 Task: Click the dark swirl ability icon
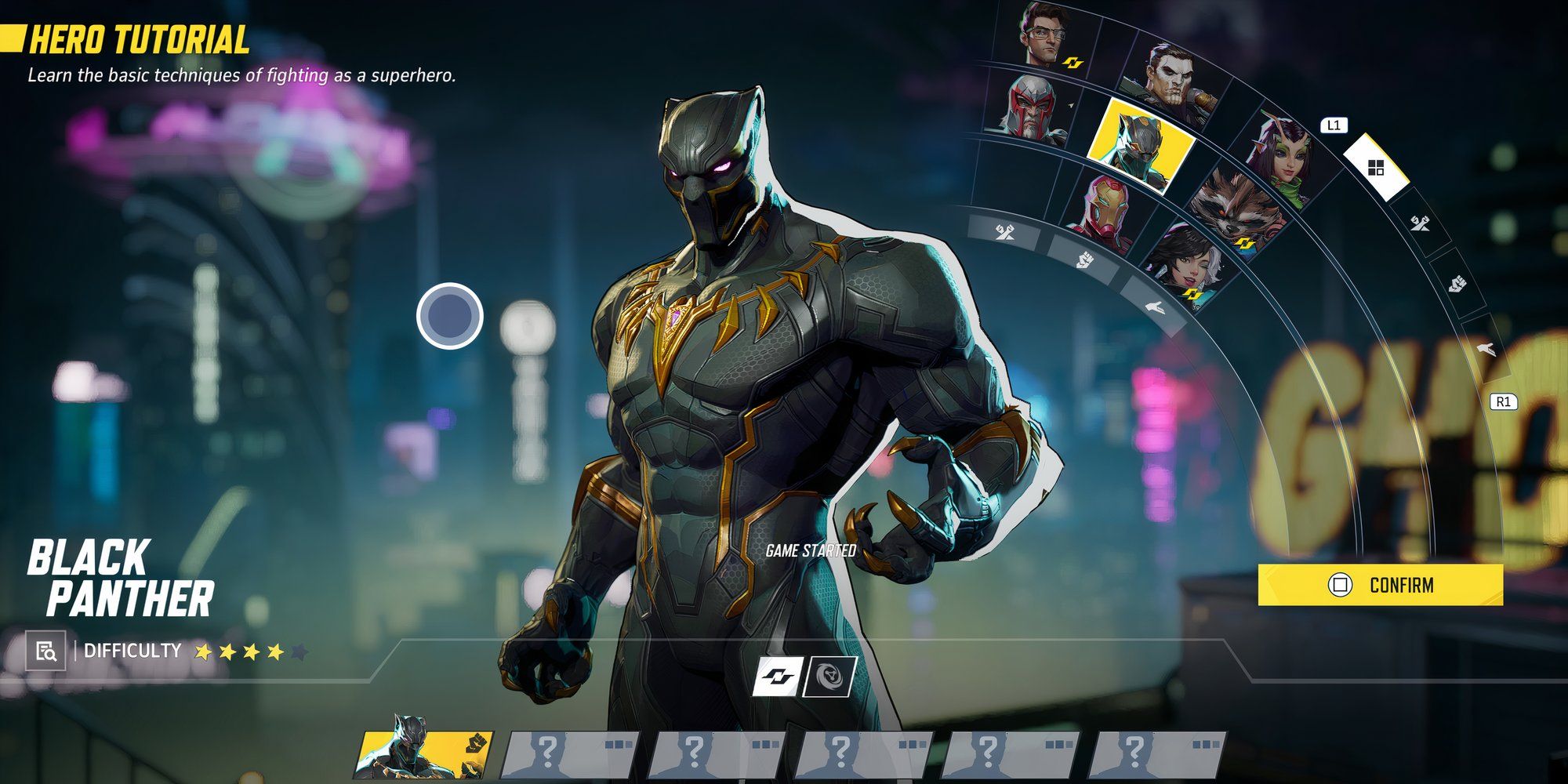click(x=830, y=677)
